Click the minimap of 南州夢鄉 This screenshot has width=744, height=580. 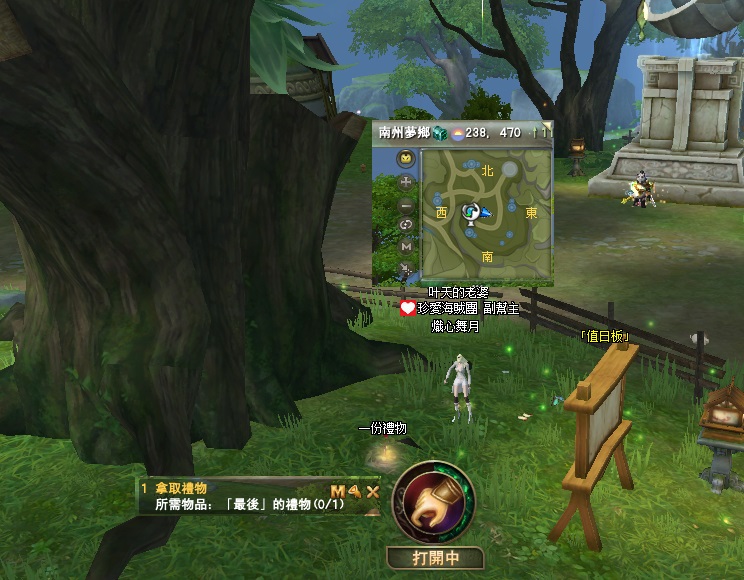[486, 214]
